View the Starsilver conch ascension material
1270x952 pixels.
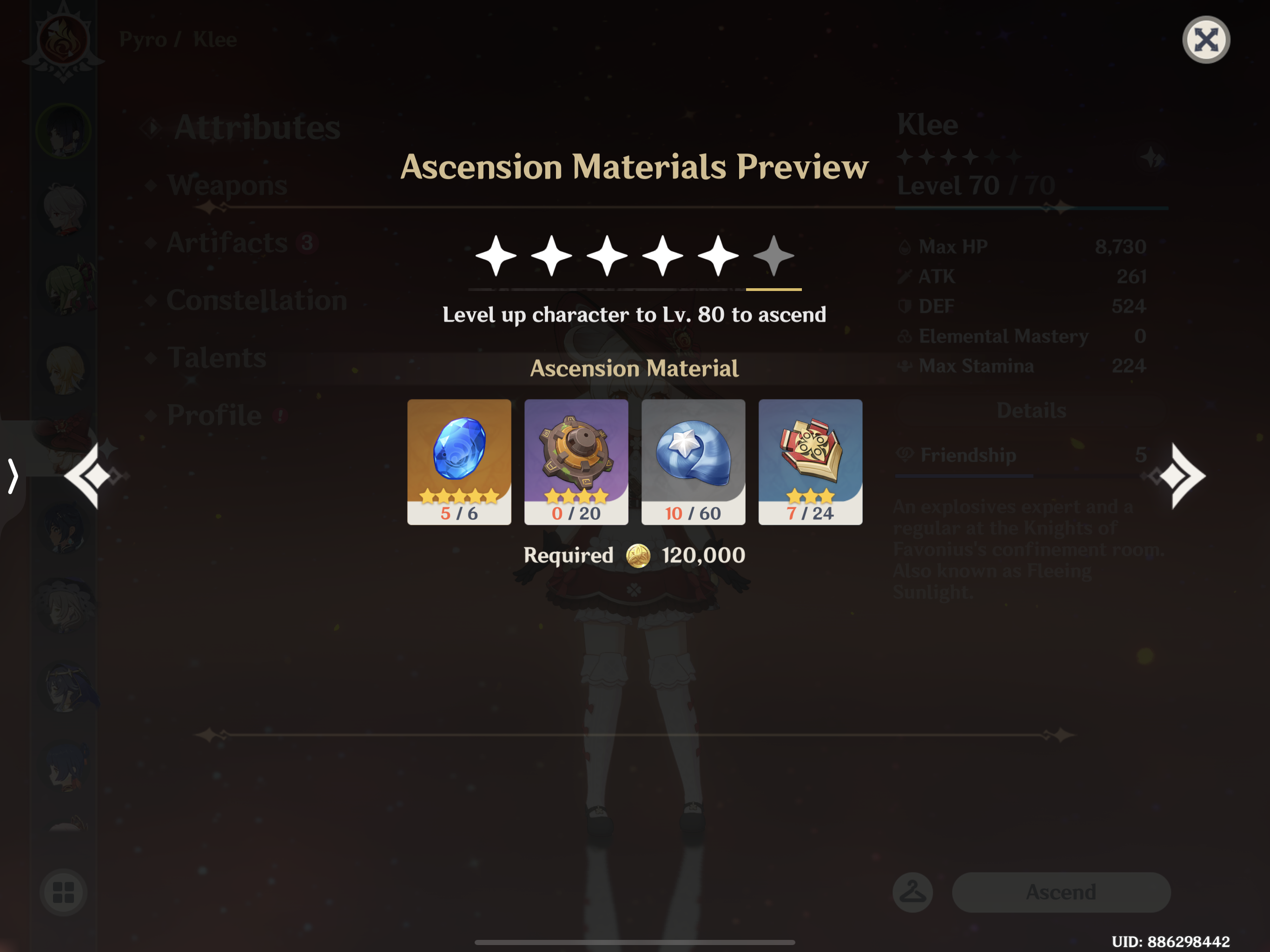(693, 459)
